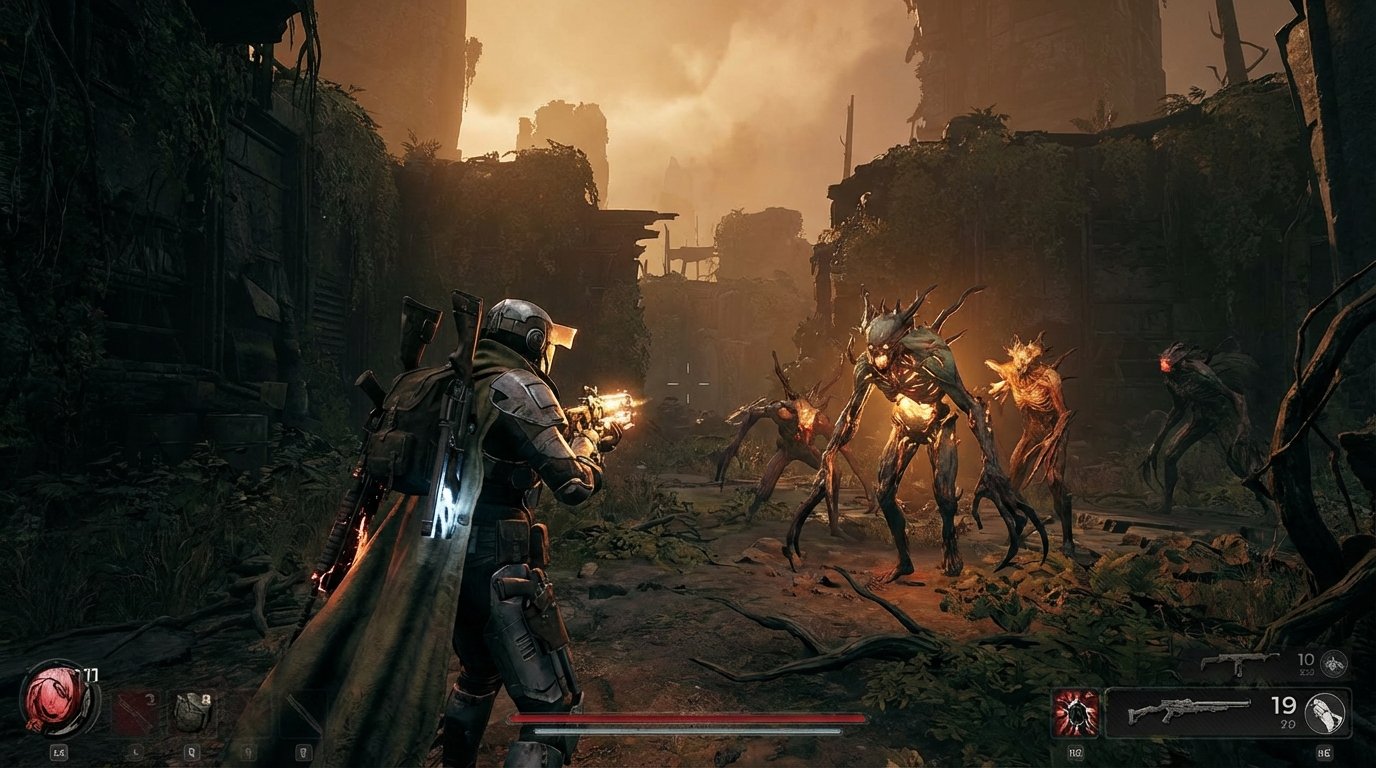The width and height of the screenshot is (1376, 768).
Task: Click the keybind label under the mod icon
Action: click(1077, 752)
